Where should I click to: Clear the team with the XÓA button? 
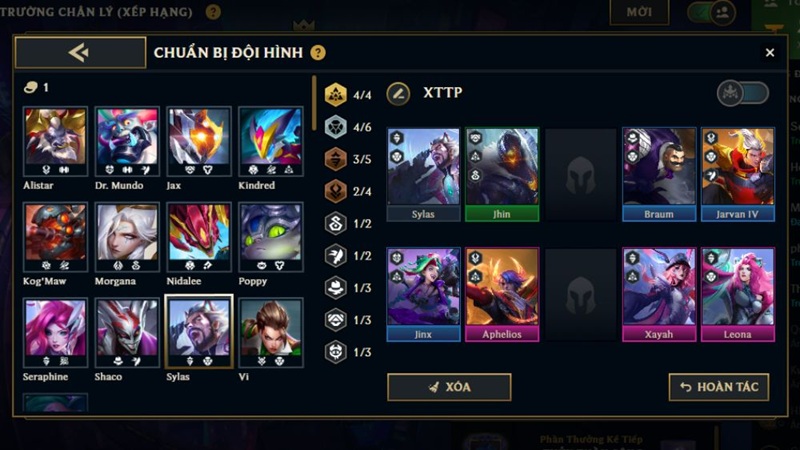click(x=449, y=387)
